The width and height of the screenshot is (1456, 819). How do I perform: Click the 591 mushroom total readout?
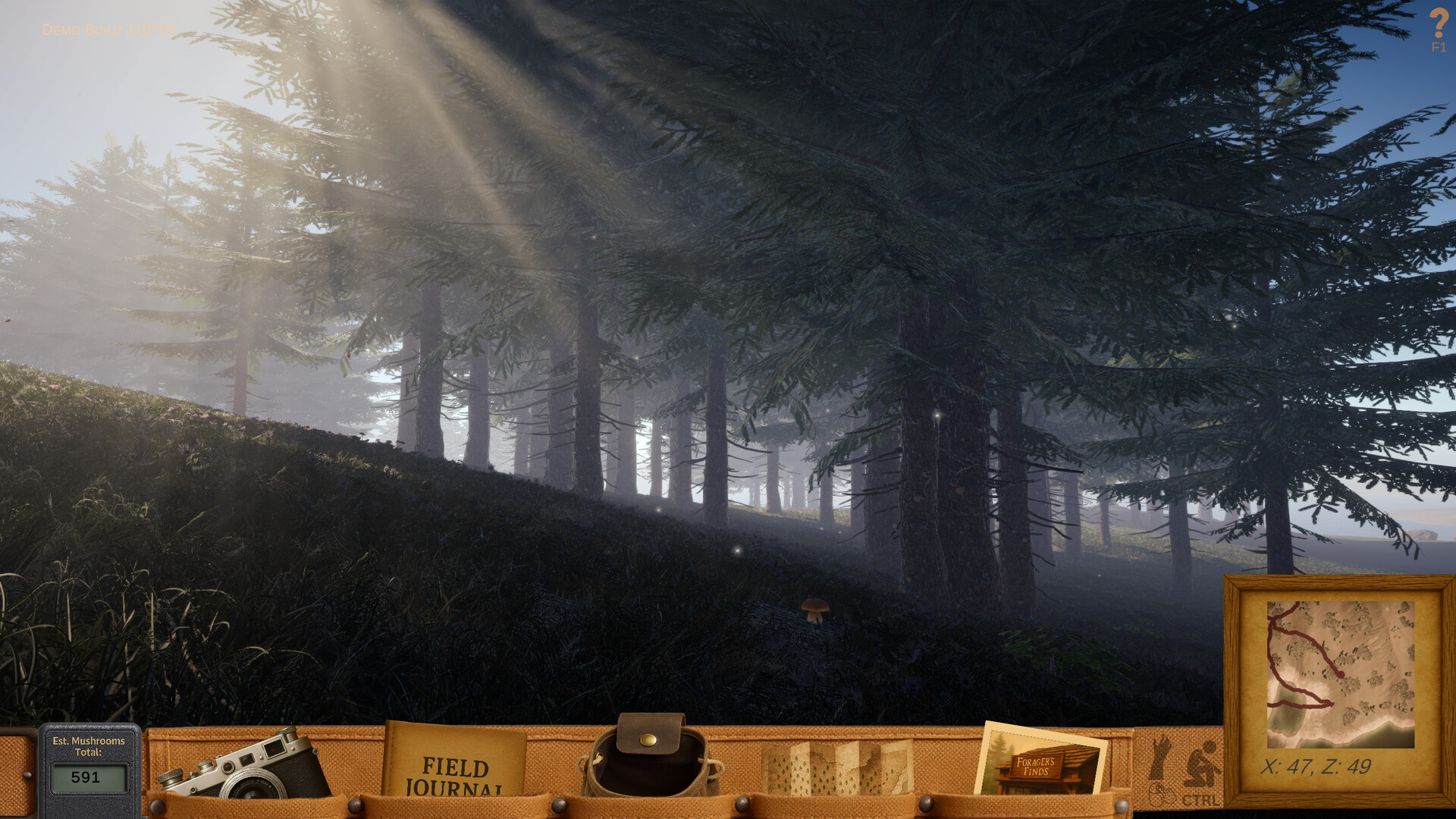[86, 777]
